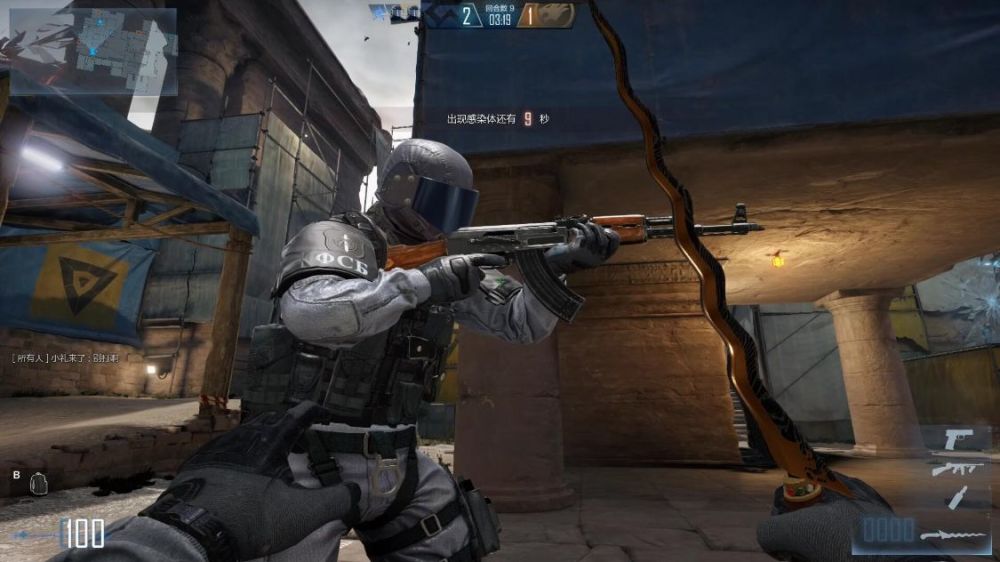Open the backpack icon

click(39, 482)
